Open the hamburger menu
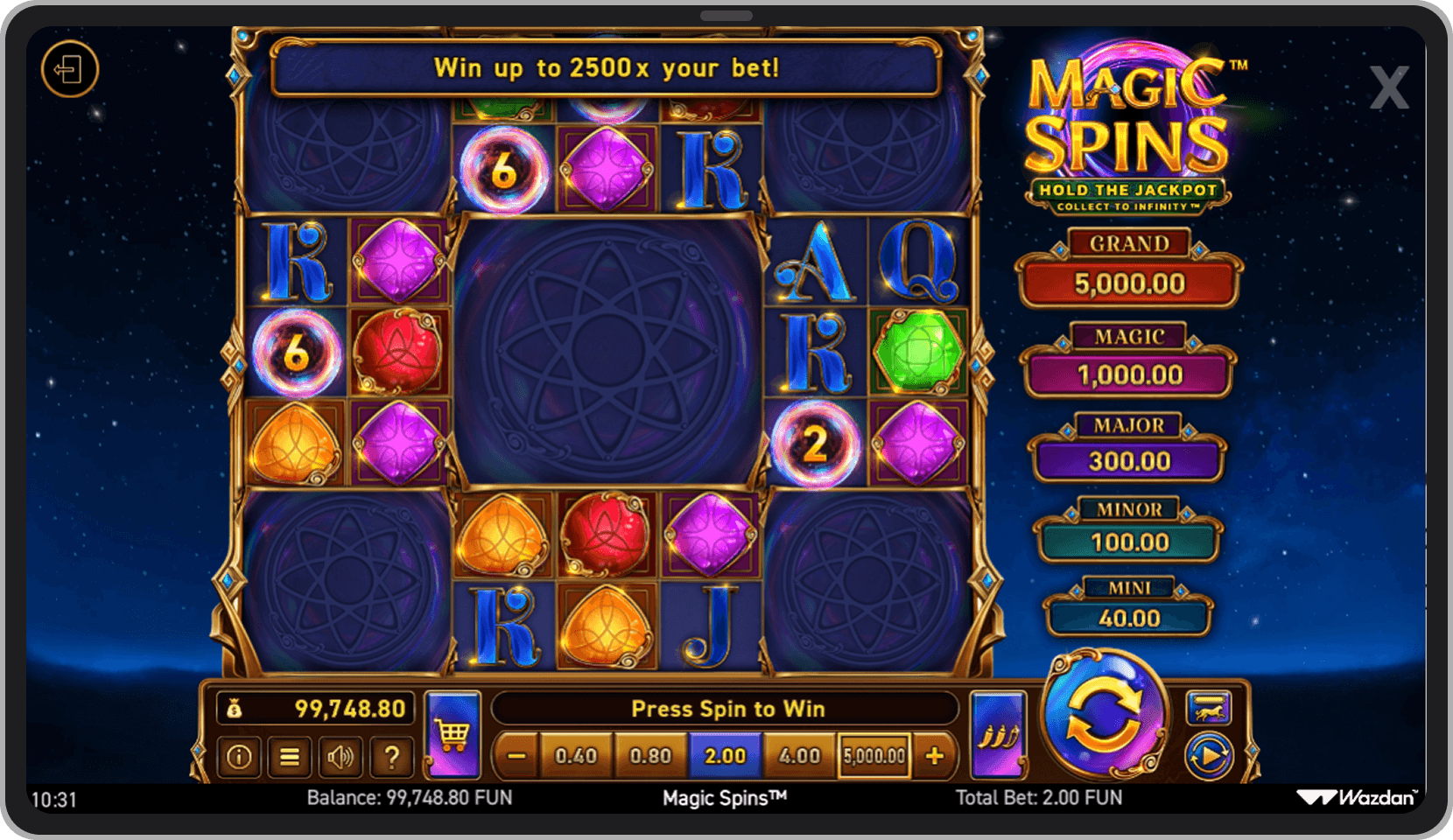 (289, 758)
